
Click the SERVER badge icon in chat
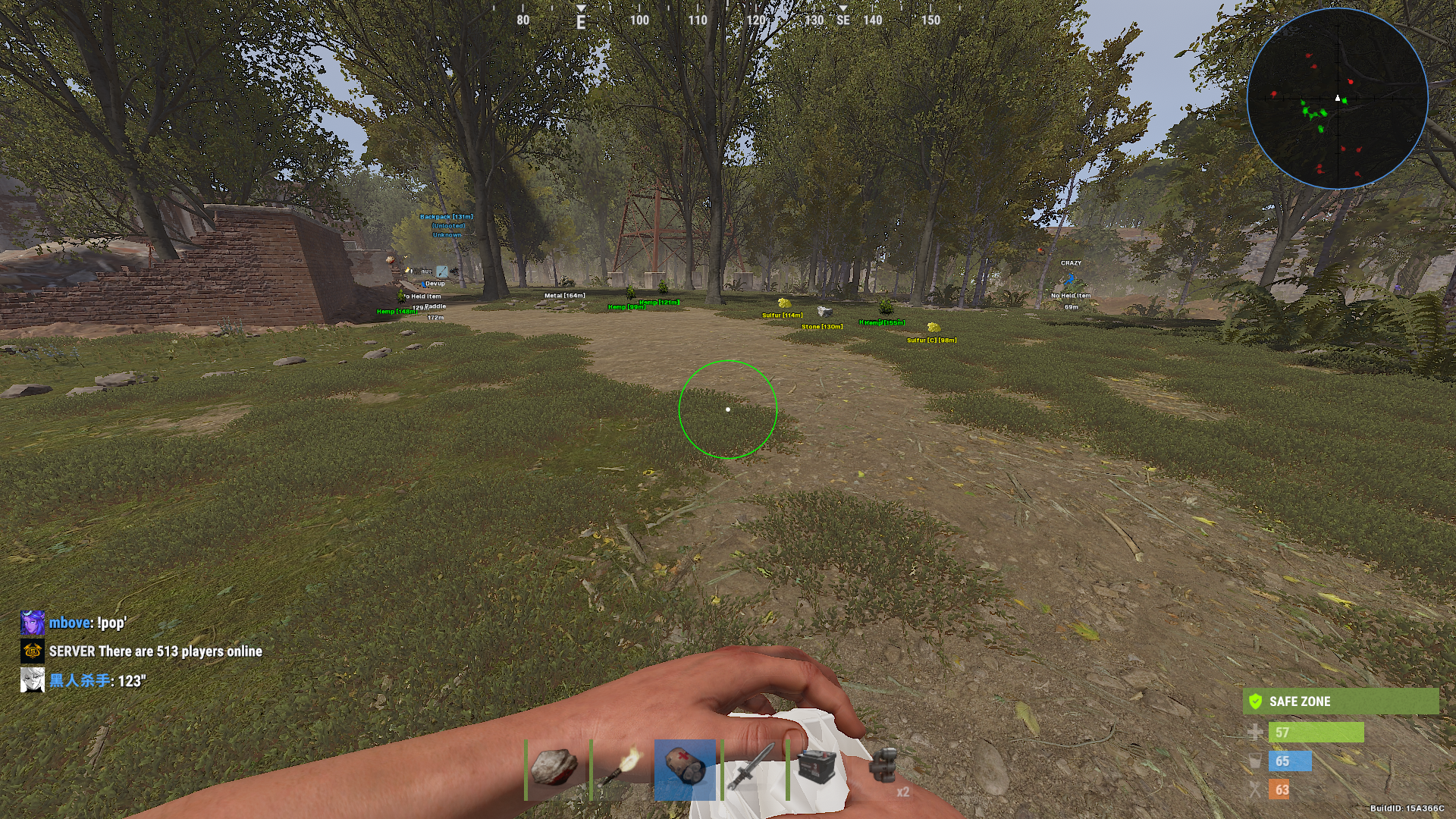pos(31,651)
